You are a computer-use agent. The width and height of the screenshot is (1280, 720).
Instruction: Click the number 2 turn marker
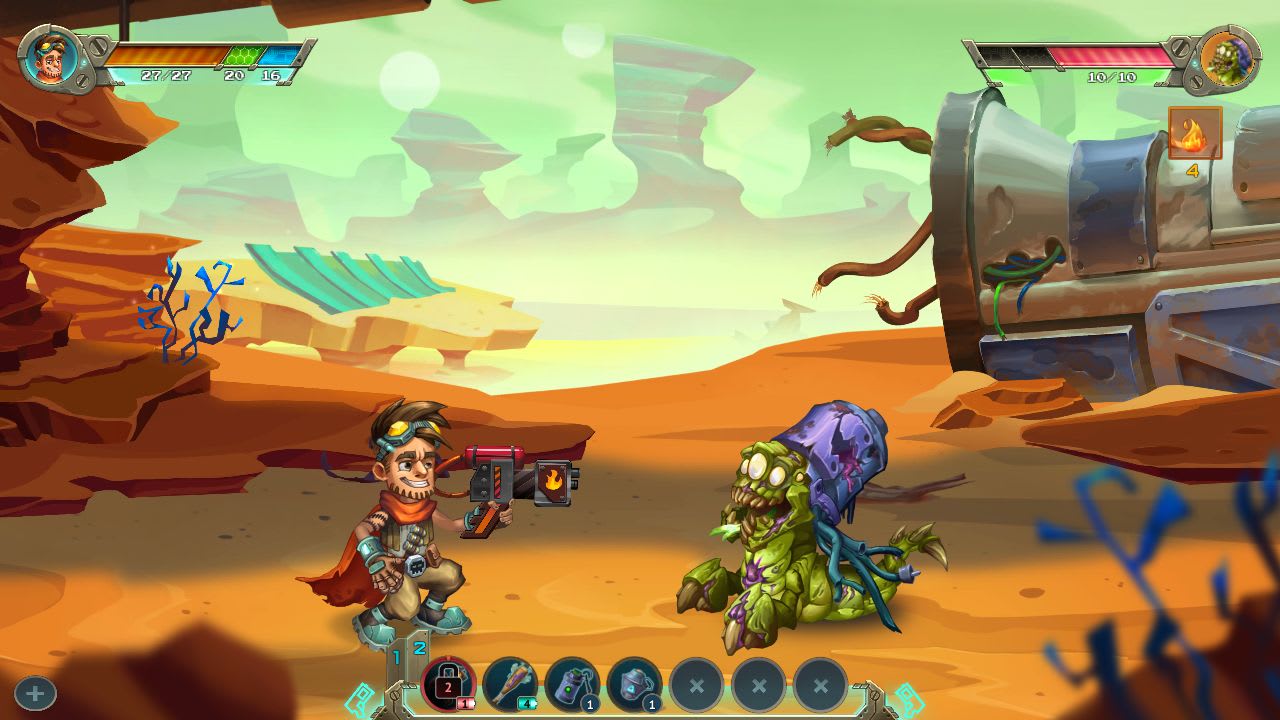click(418, 648)
